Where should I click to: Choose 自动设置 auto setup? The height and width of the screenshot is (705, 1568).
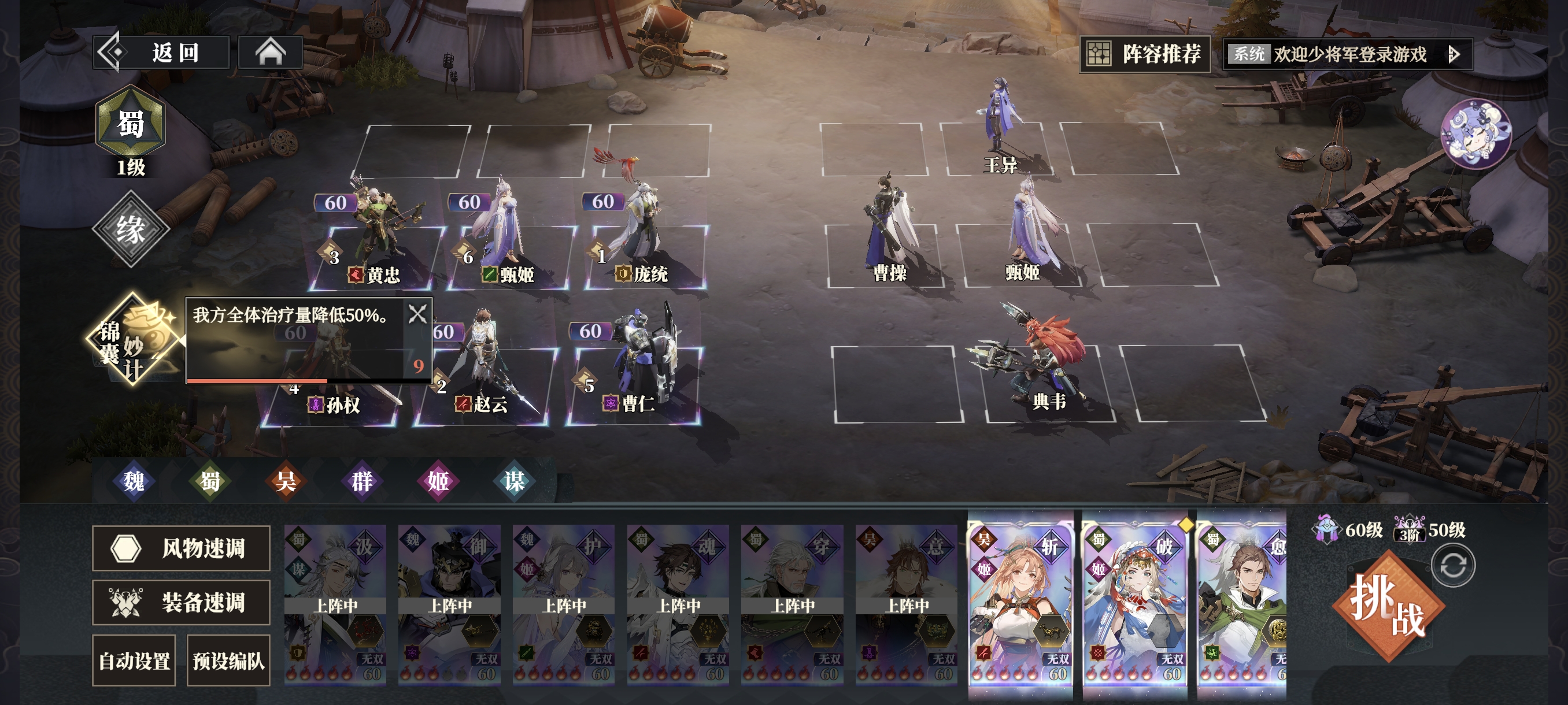tap(134, 661)
